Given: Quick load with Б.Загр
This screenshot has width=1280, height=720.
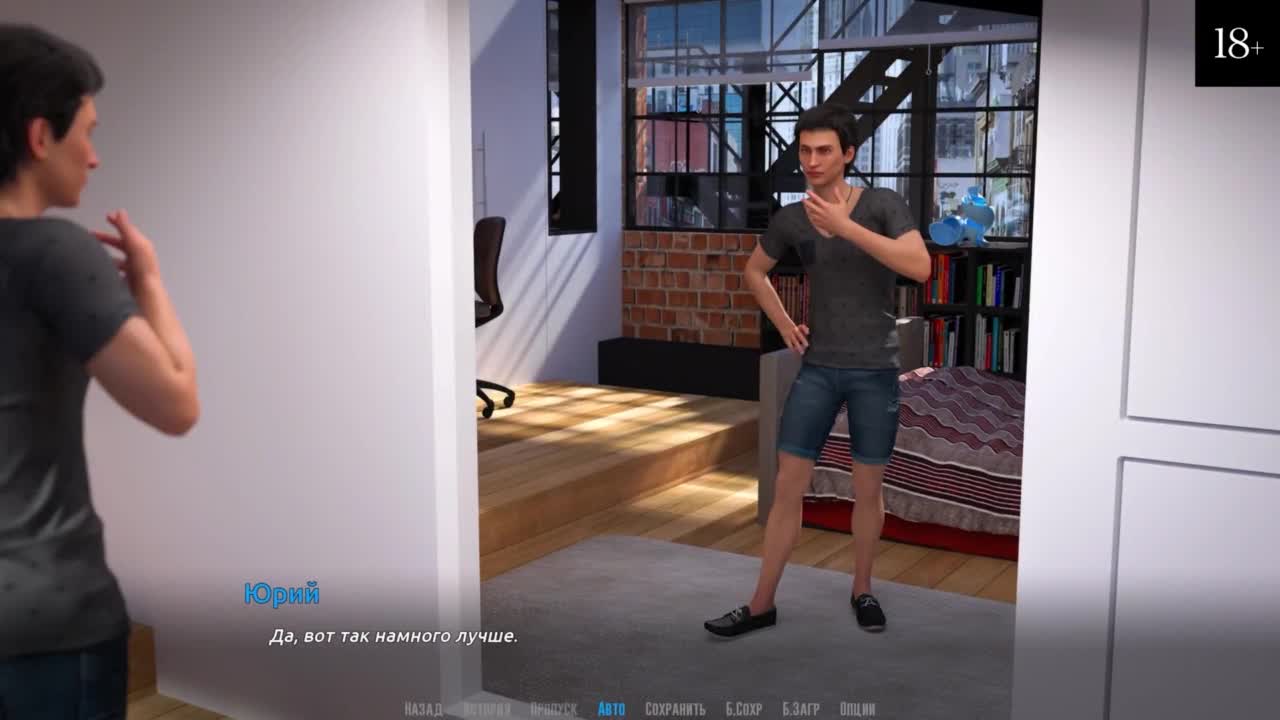Looking at the screenshot, I should pos(800,709).
